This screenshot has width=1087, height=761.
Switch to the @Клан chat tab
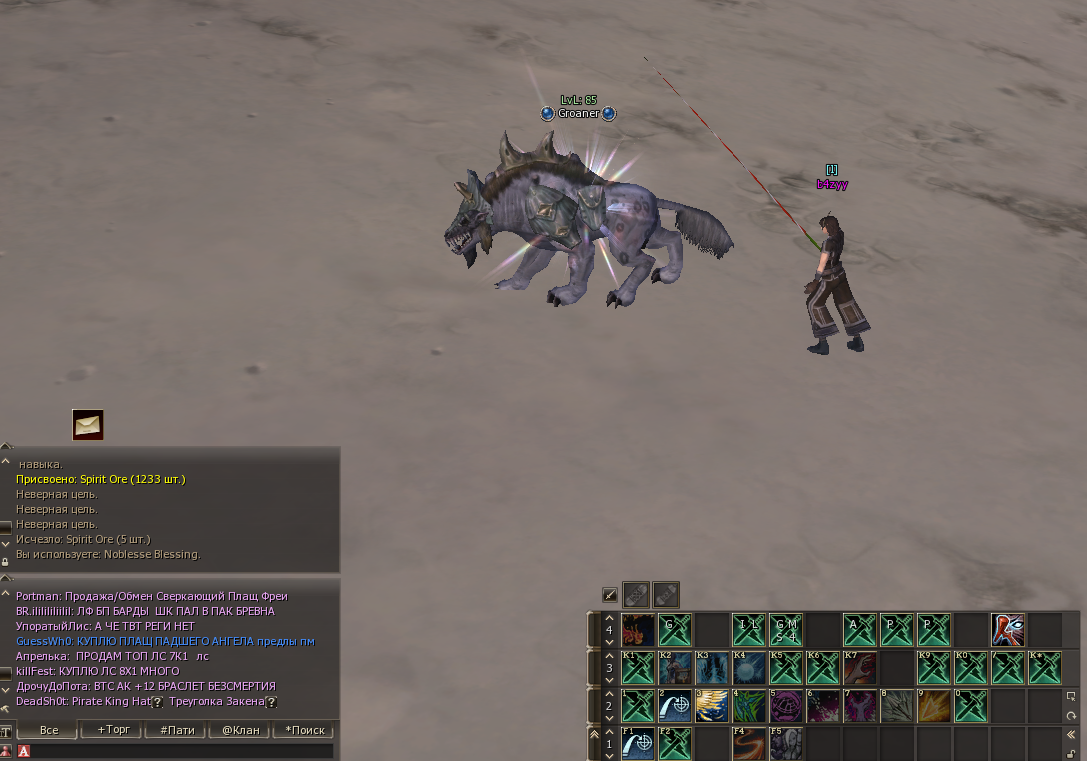click(x=240, y=730)
